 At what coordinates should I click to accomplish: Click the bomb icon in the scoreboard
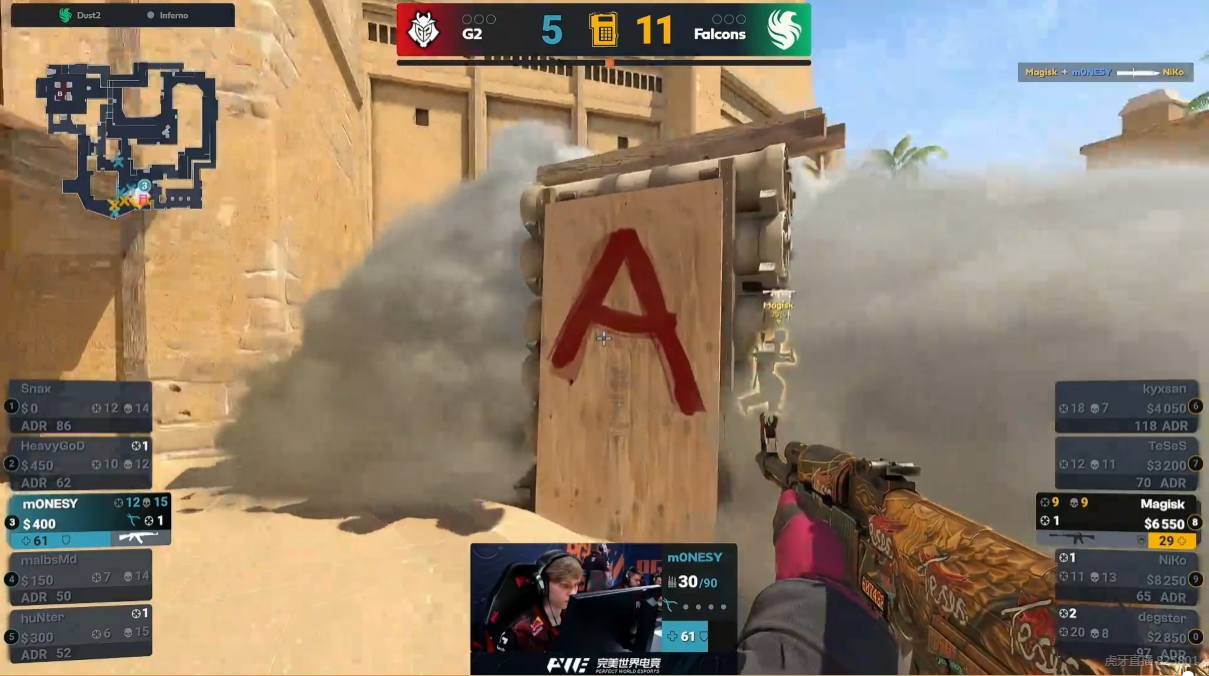603,30
